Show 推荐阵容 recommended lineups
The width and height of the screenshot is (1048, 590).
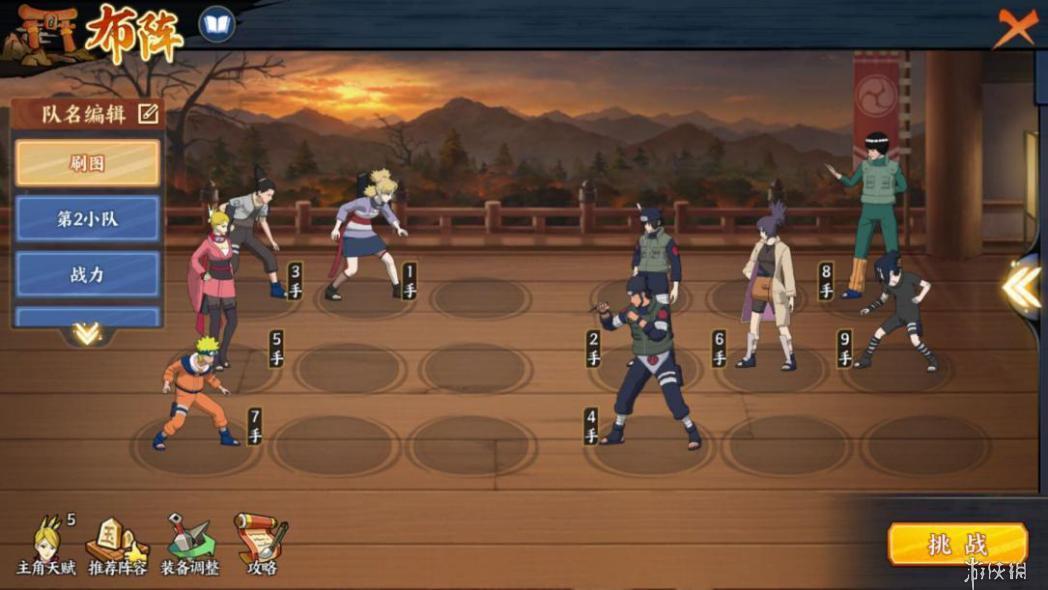coord(117,544)
